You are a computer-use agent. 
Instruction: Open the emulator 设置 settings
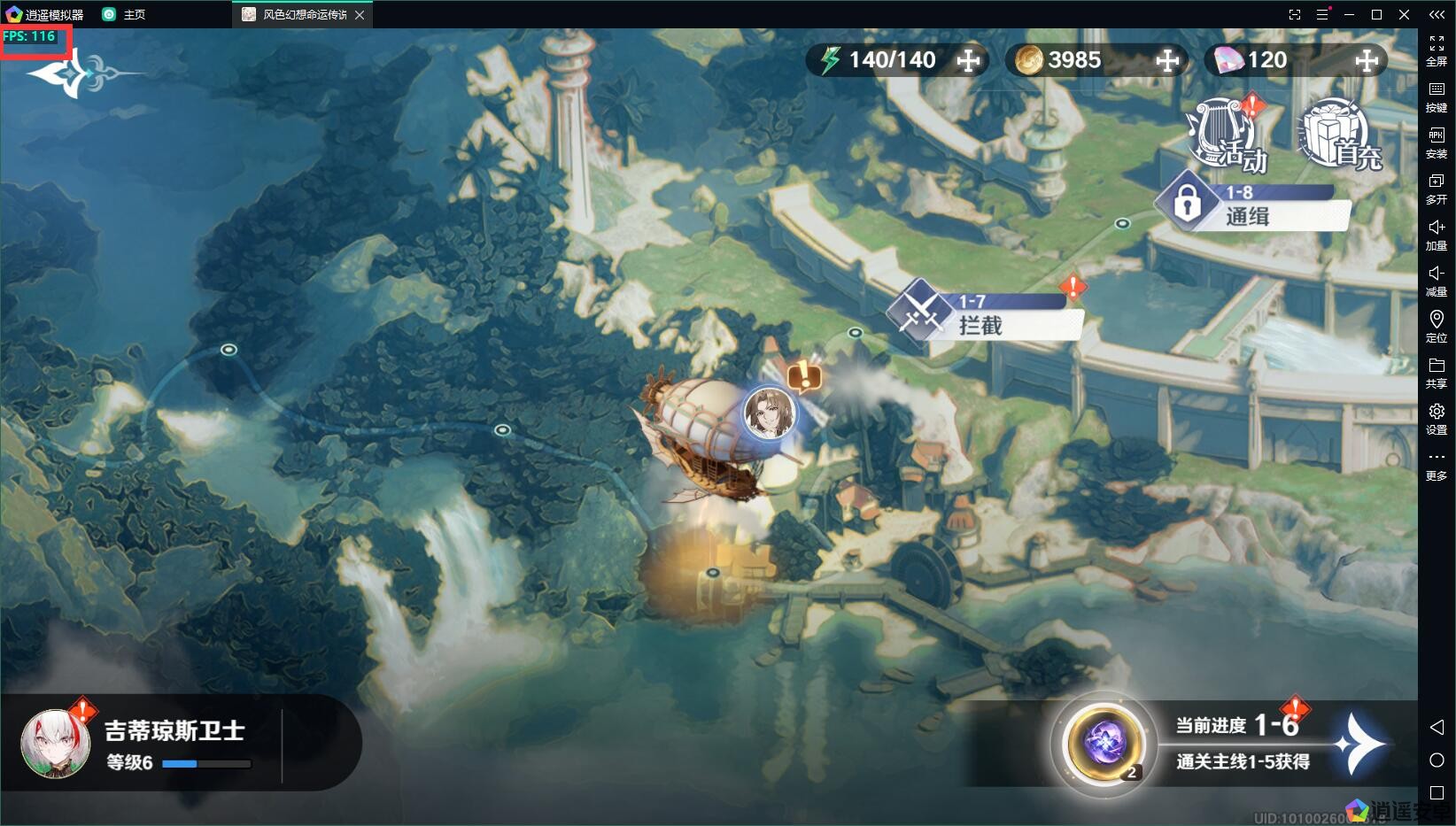1437,418
